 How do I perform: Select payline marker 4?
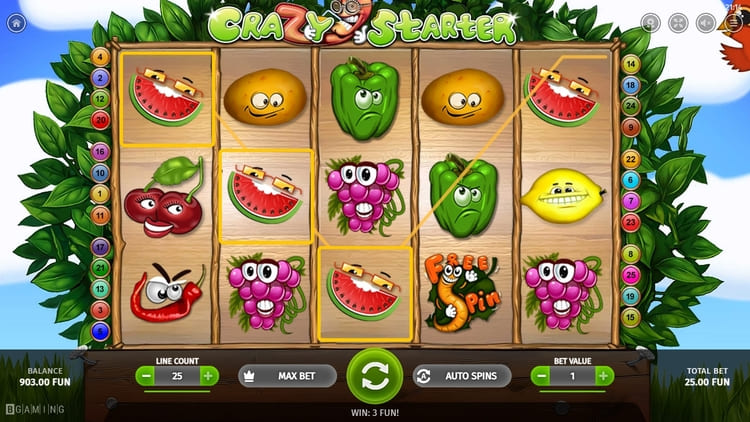point(100,57)
